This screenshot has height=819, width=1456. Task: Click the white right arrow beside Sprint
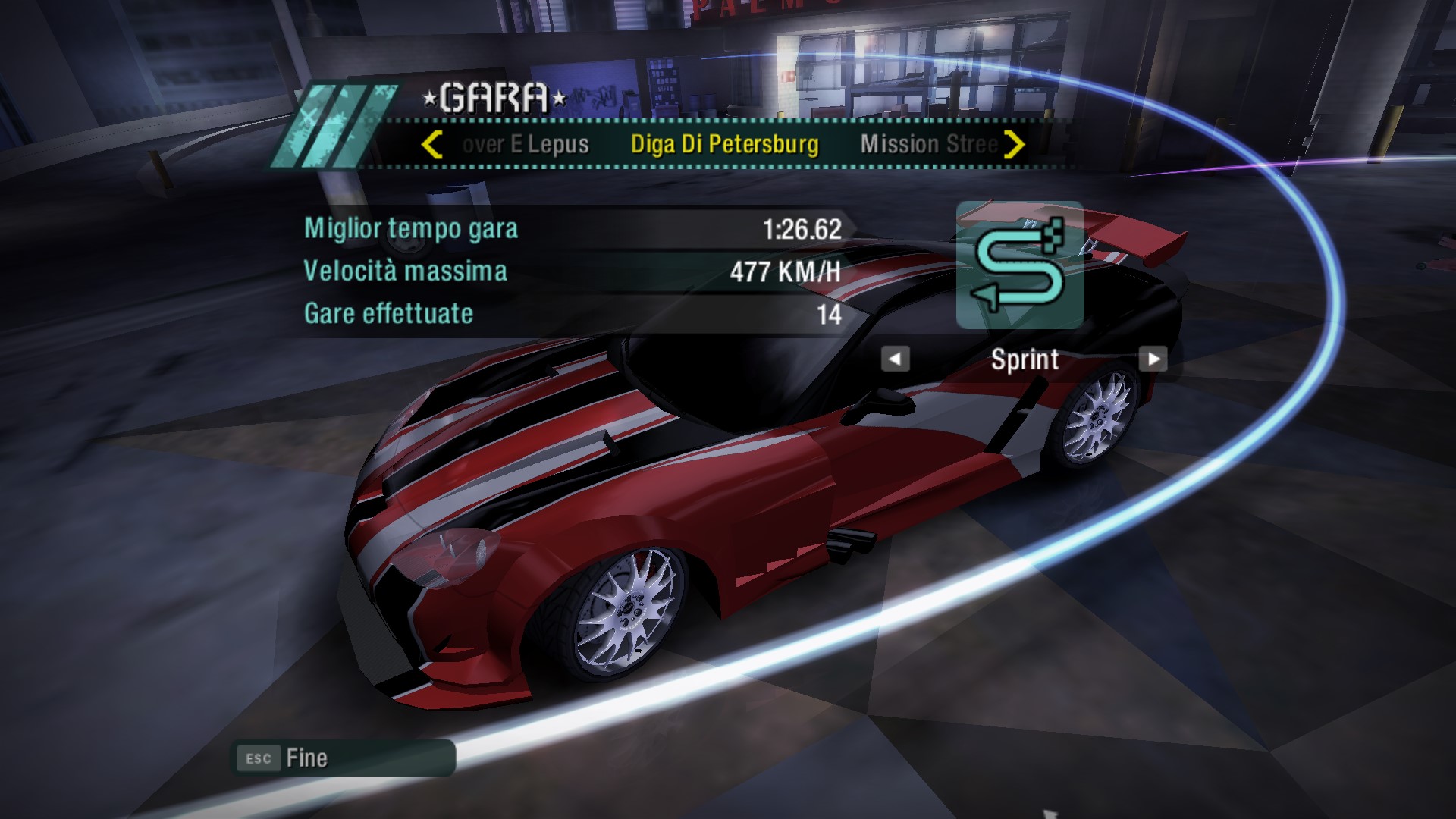click(x=1153, y=359)
